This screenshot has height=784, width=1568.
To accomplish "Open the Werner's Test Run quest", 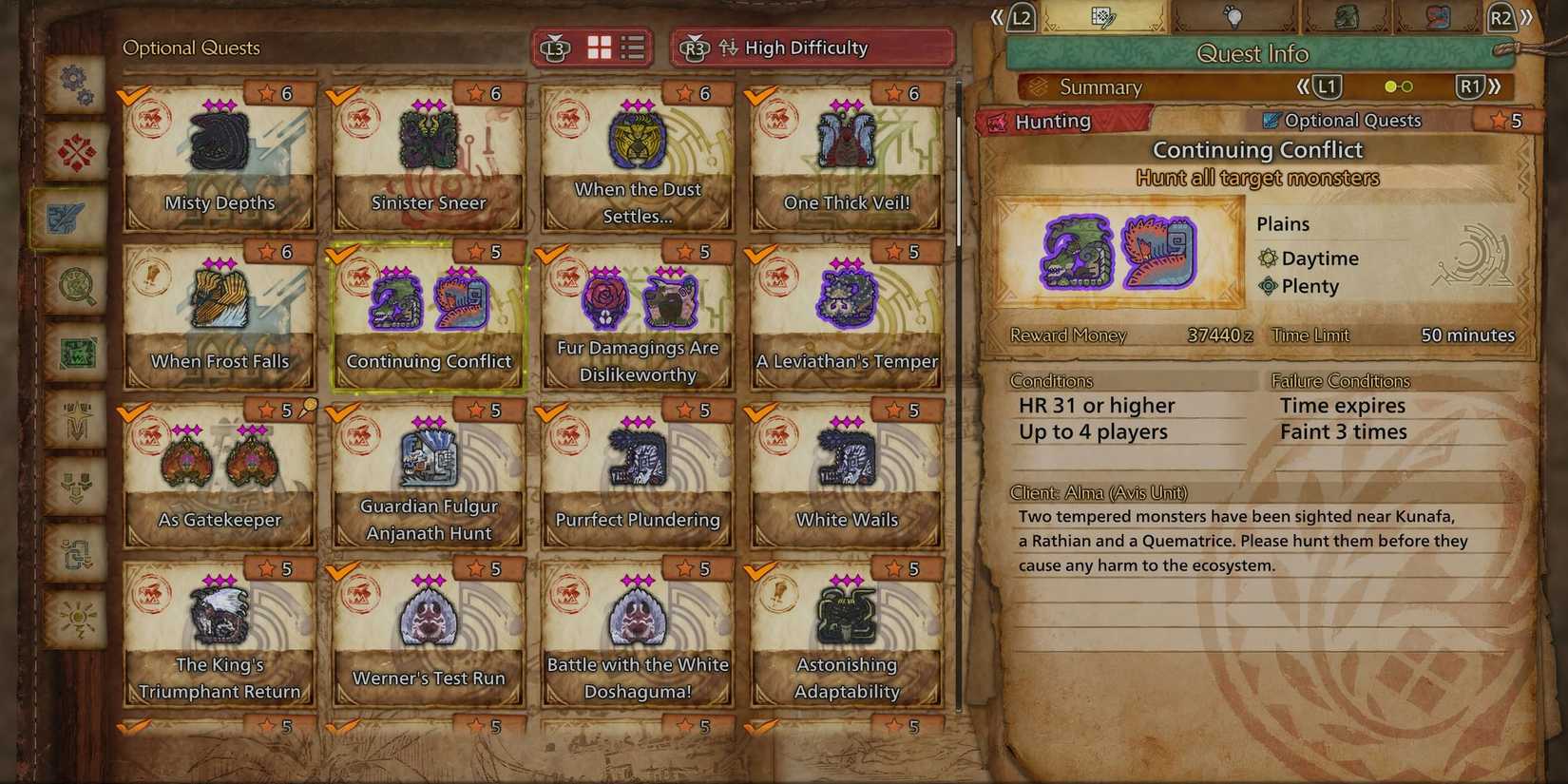I will (x=429, y=627).
